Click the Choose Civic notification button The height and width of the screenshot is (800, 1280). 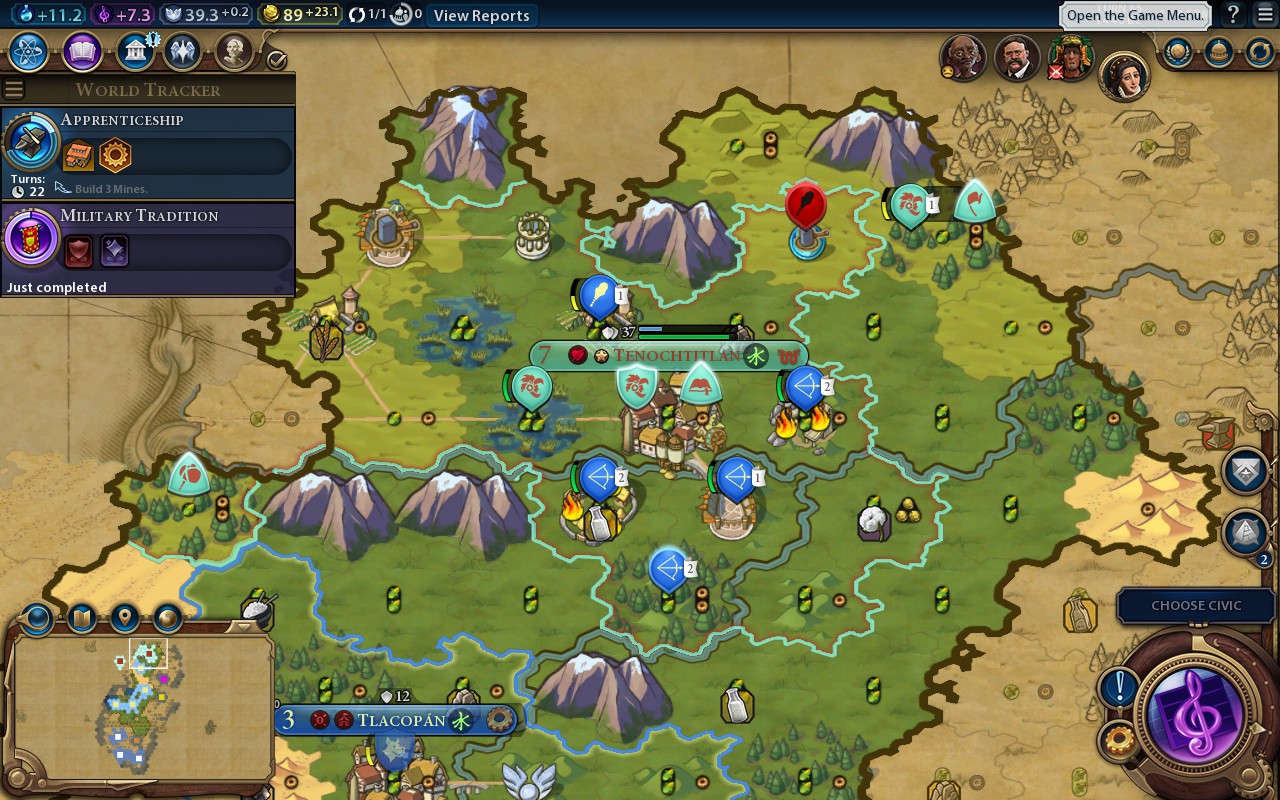click(x=1195, y=605)
